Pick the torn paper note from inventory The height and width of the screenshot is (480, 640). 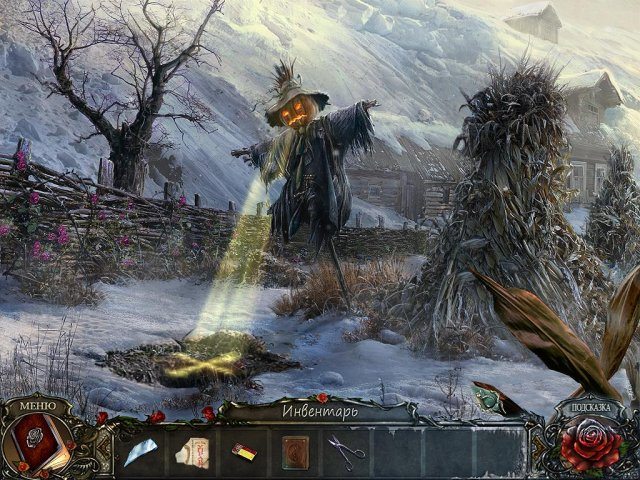[194, 452]
